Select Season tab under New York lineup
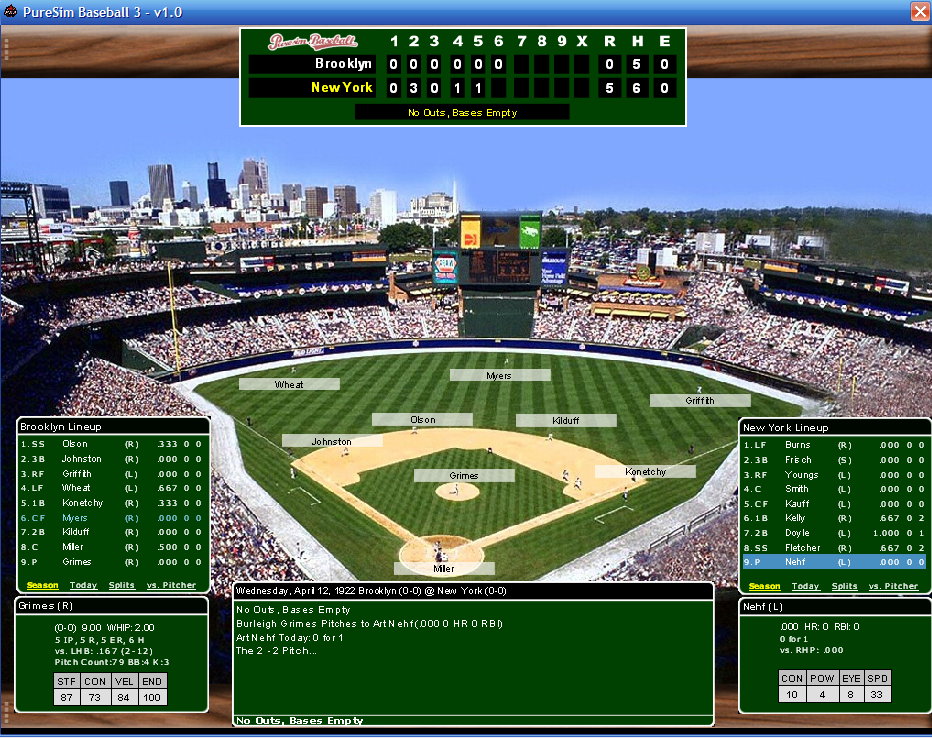Viewport: 932px width, 738px height. tap(764, 587)
